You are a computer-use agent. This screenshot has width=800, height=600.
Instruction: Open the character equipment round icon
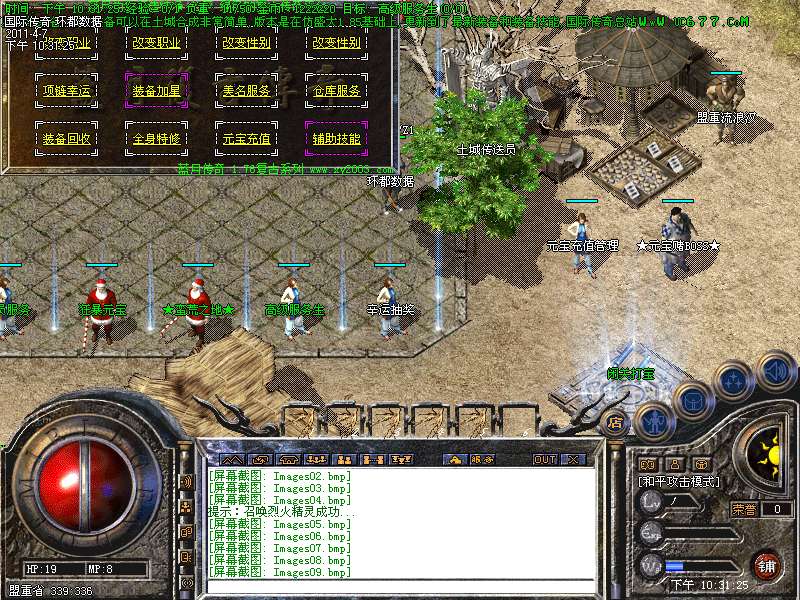point(653,421)
